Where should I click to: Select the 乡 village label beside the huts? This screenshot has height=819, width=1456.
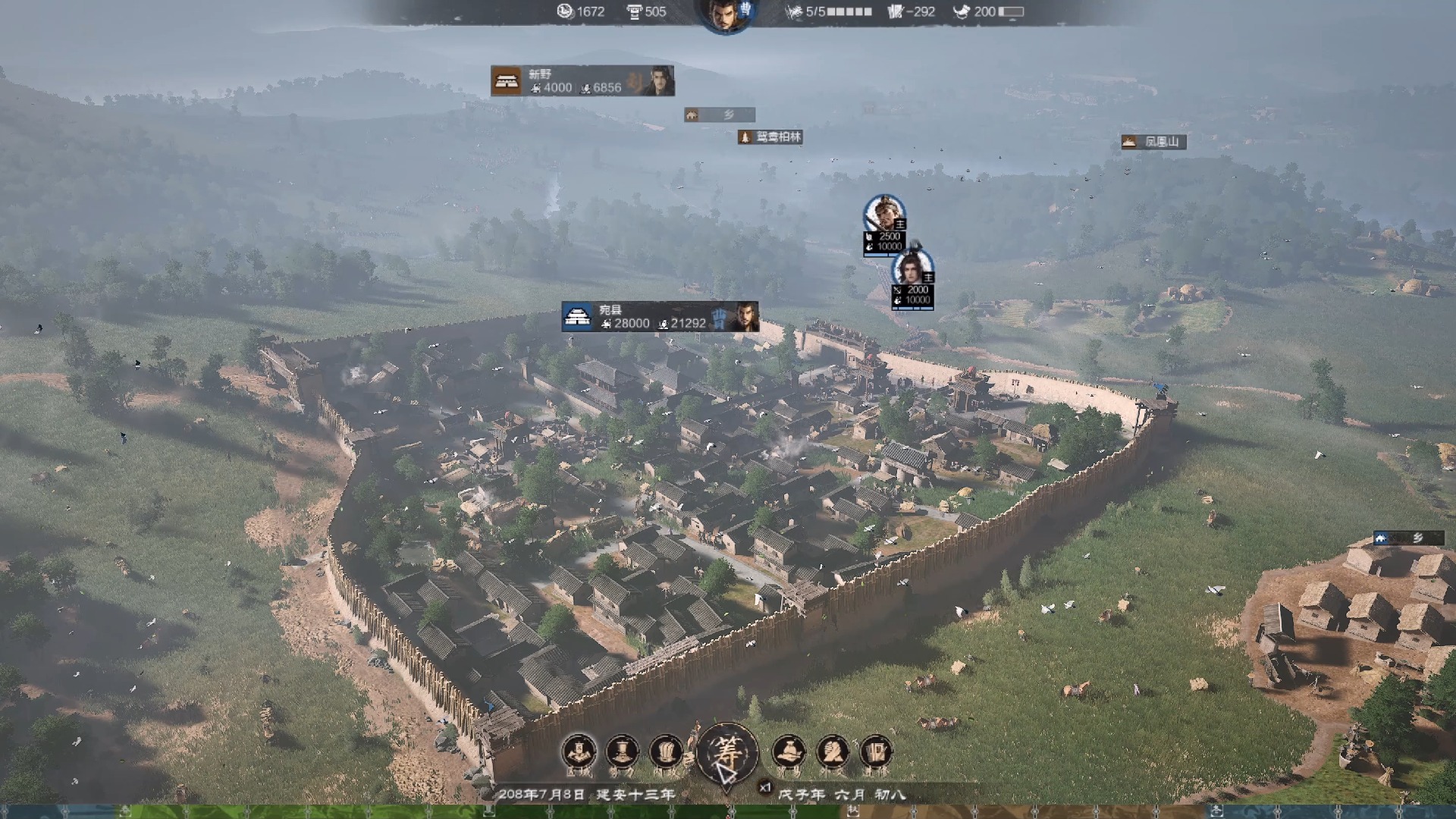1407,538
